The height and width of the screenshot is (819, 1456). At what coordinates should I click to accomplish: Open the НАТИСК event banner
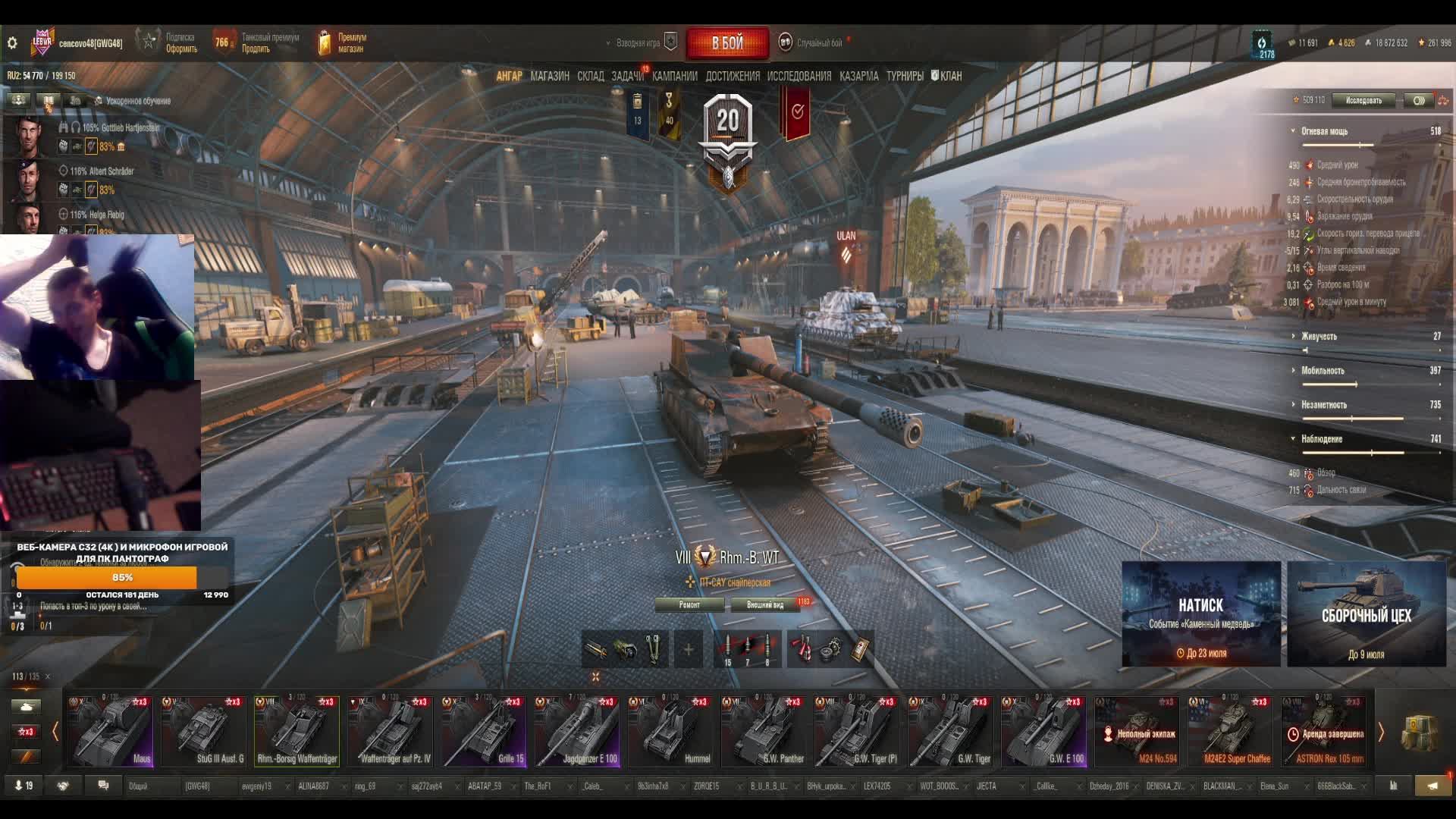point(1201,614)
